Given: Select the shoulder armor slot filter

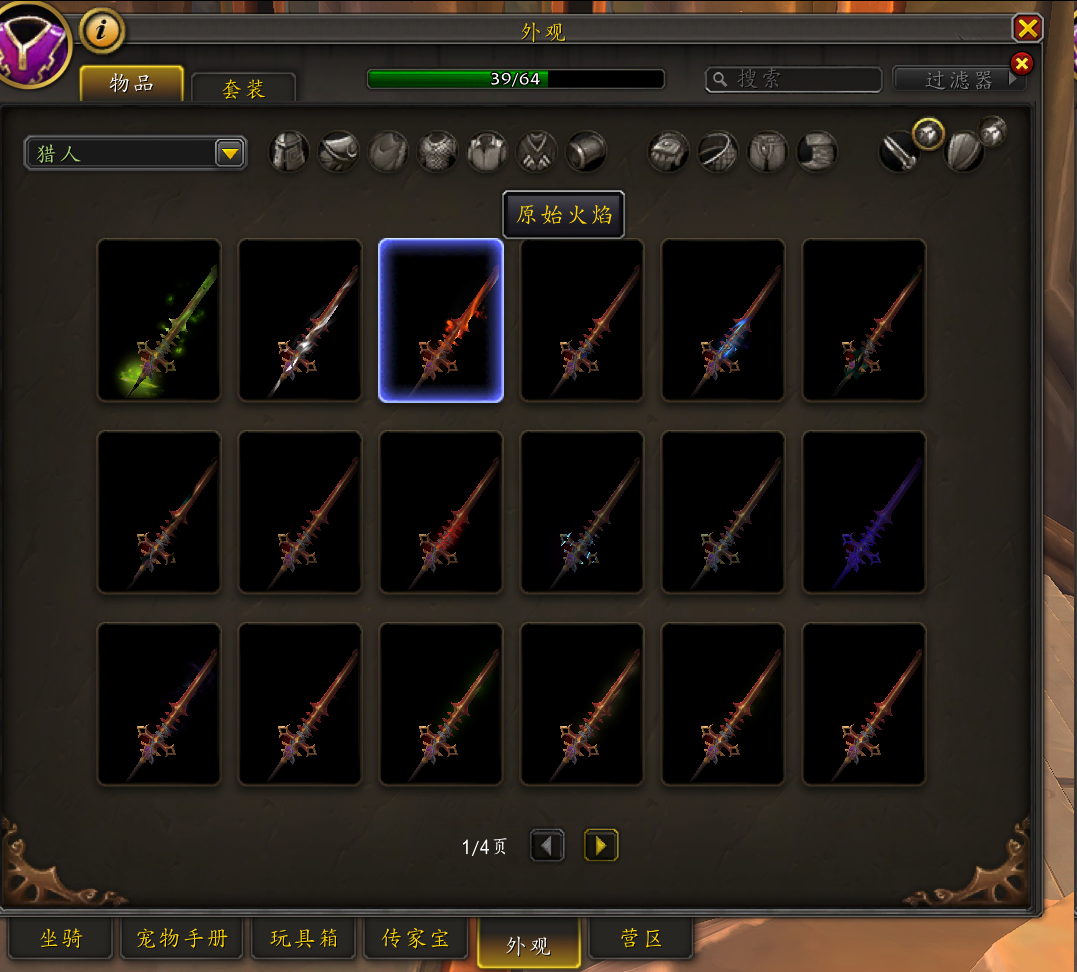Looking at the screenshot, I should pyautogui.click(x=339, y=152).
